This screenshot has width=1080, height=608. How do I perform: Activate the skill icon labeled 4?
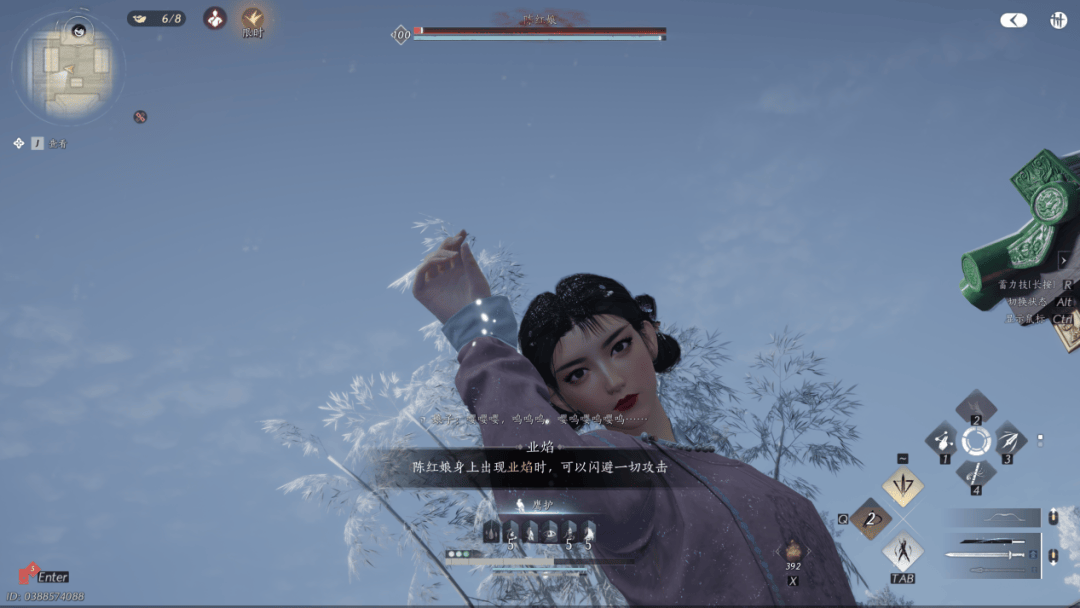(x=975, y=472)
